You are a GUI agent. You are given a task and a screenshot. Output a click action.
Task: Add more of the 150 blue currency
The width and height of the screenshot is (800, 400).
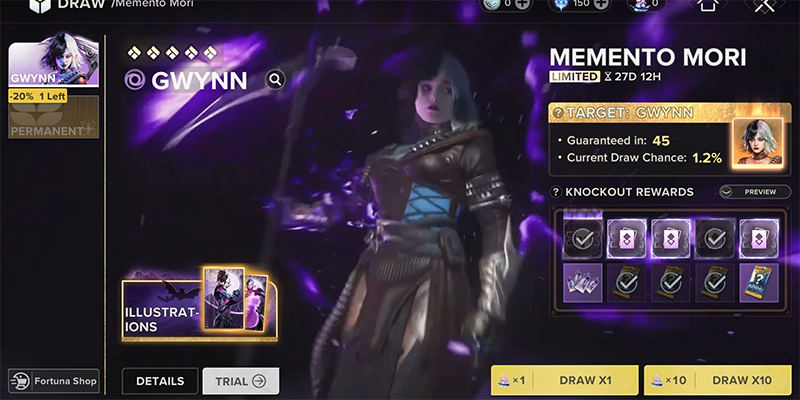601,4
